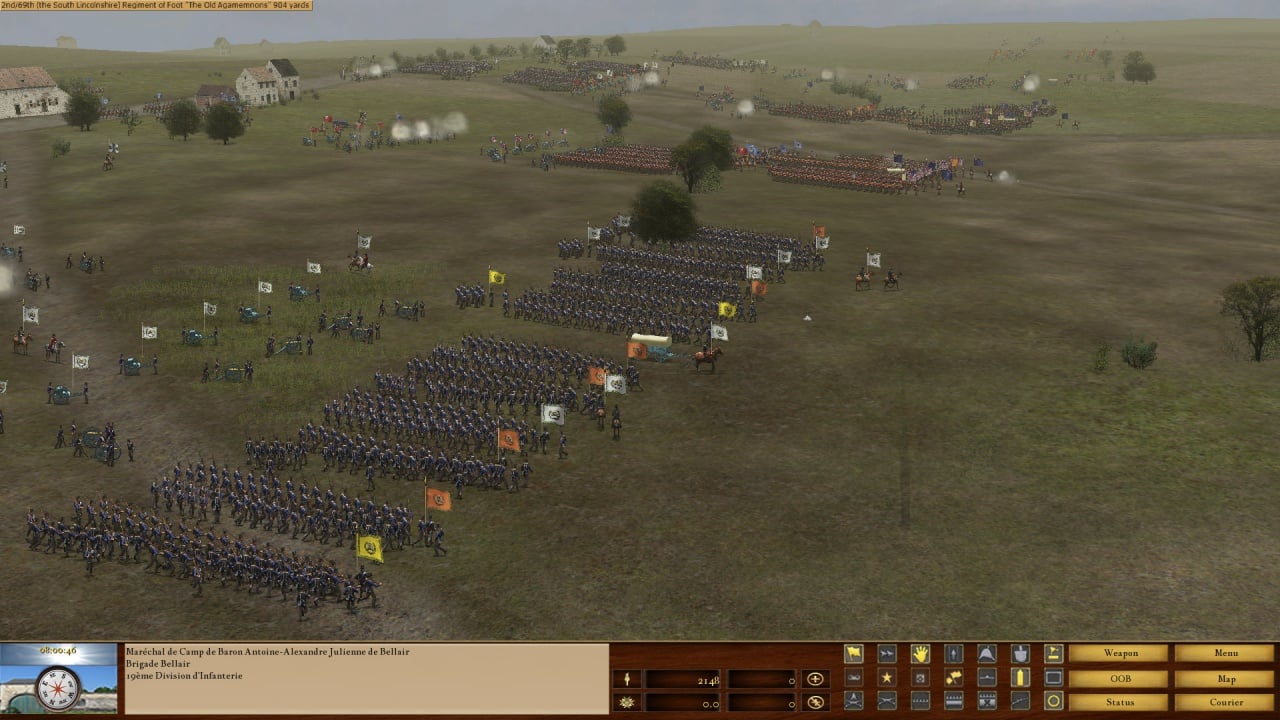
Task: Activate the double-arrow fast march icon
Action: point(887,653)
